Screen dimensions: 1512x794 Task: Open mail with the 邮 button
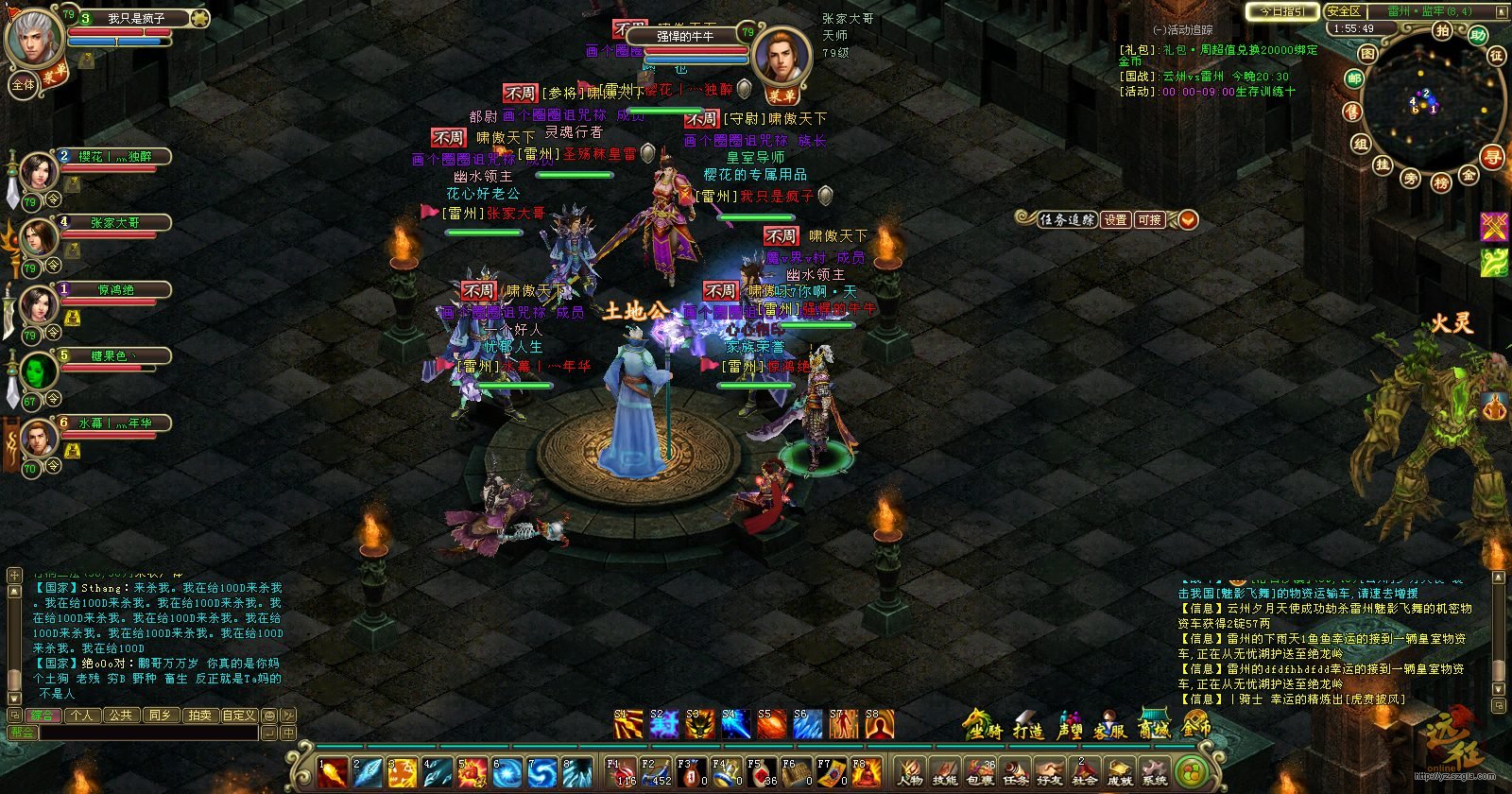pos(1354,79)
